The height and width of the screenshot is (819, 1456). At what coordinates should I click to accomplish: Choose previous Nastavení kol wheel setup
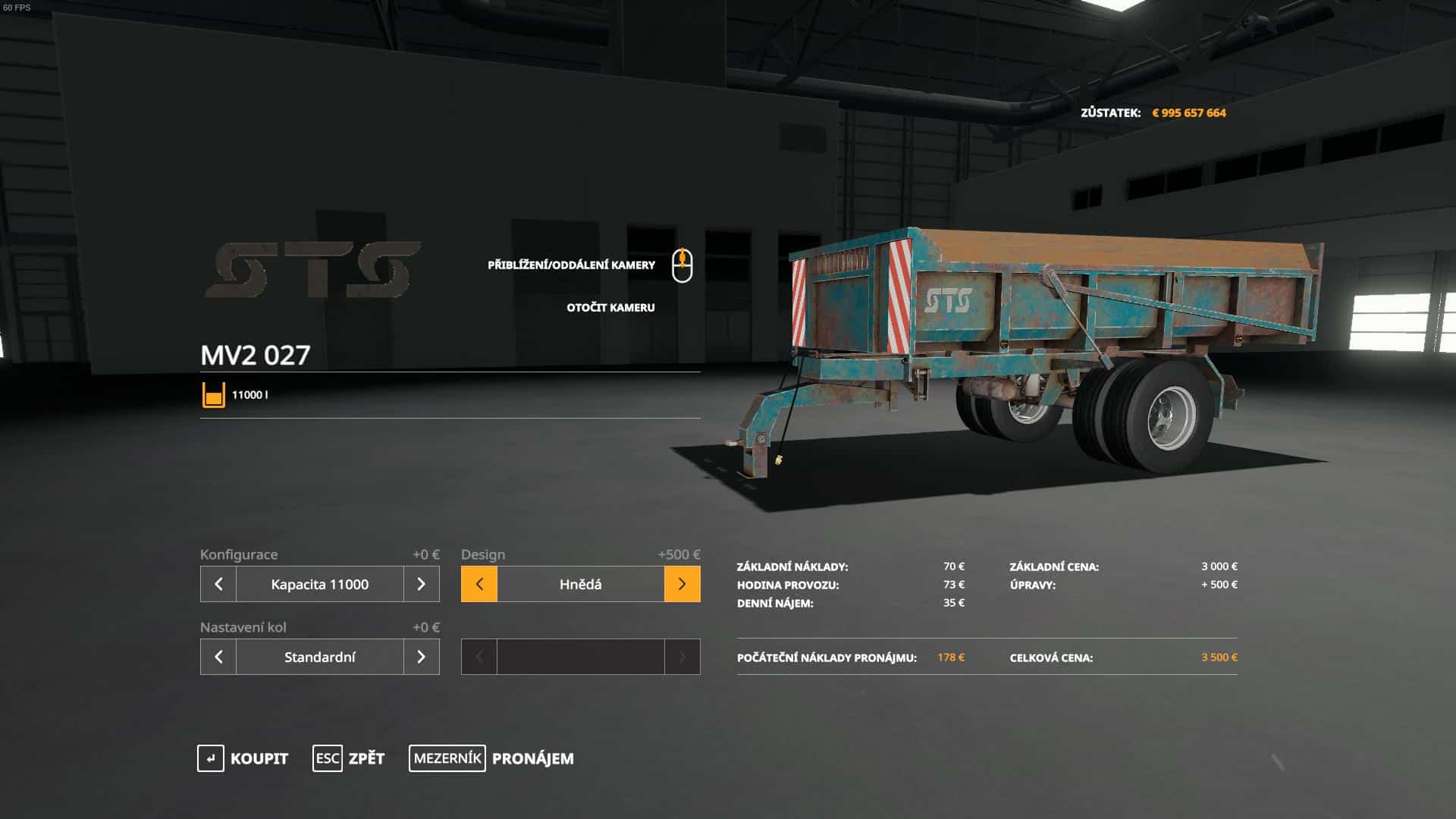point(218,657)
